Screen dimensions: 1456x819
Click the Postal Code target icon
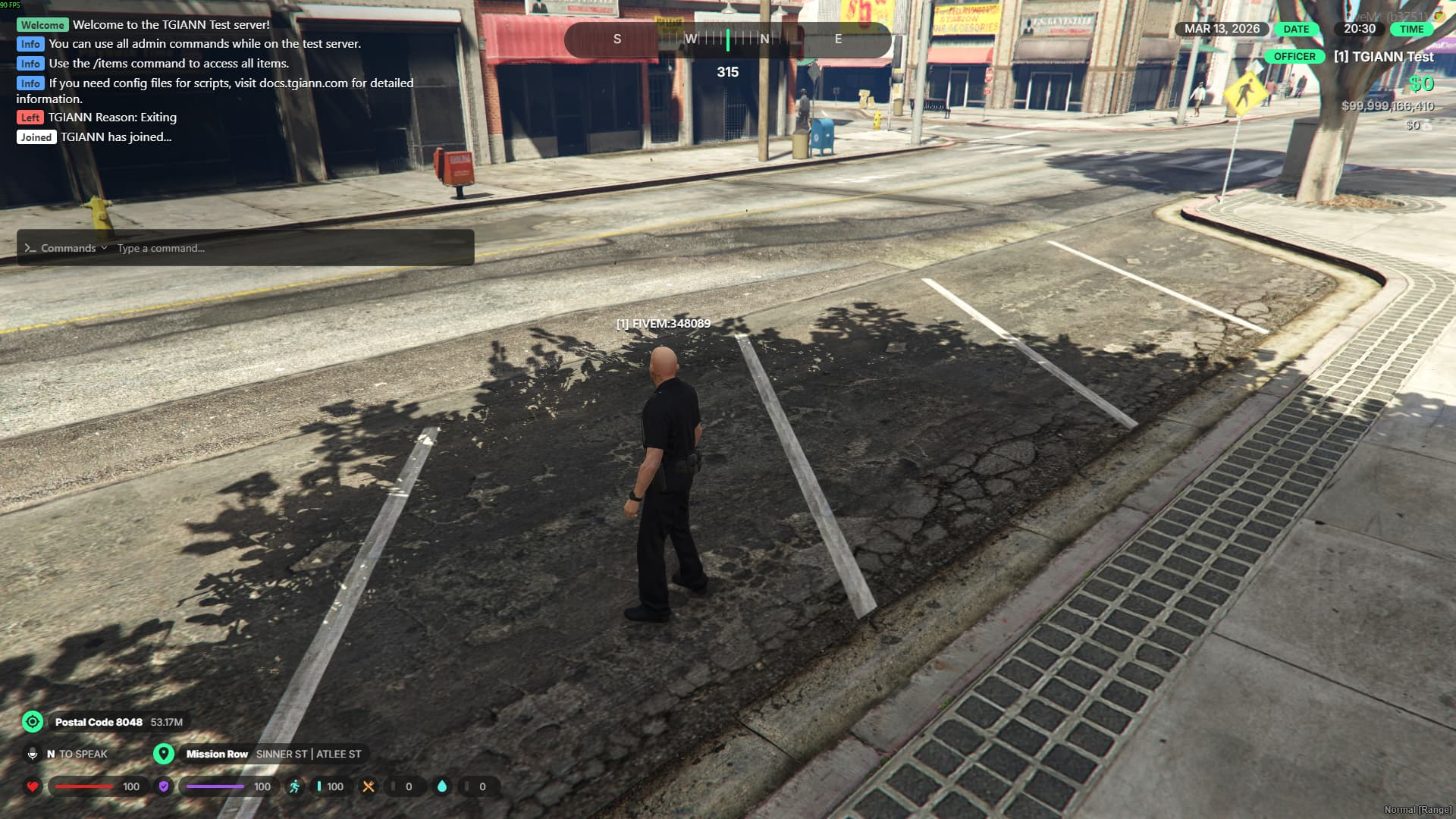[x=33, y=721]
